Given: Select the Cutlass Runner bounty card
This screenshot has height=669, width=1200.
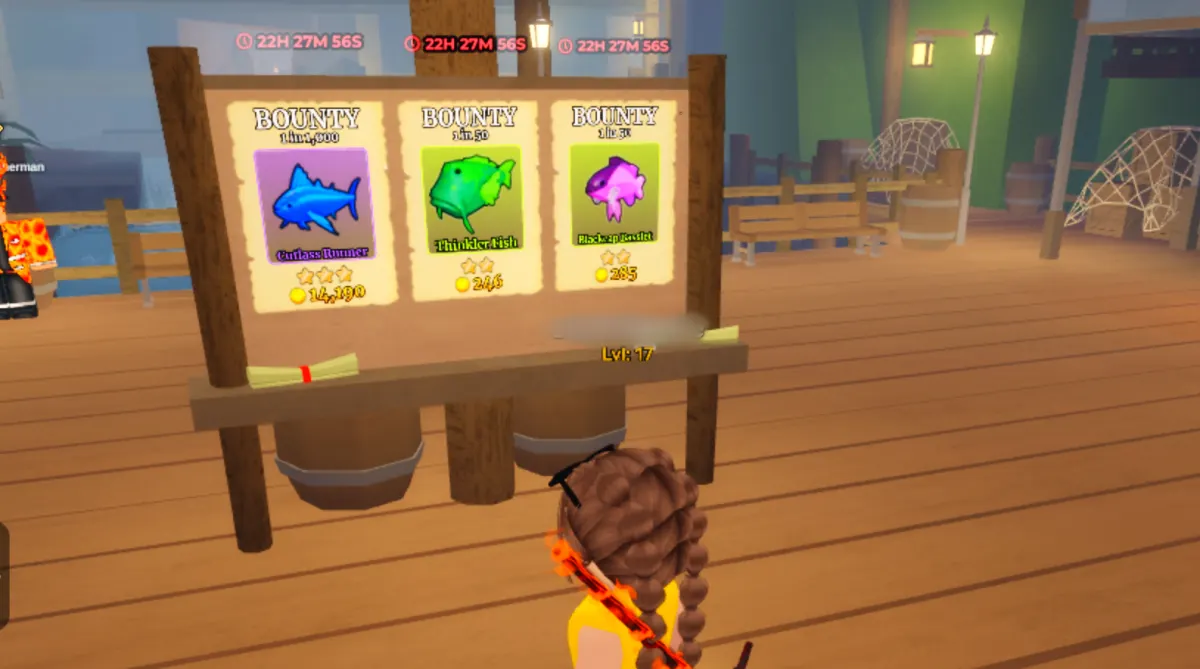Looking at the screenshot, I should tap(311, 204).
